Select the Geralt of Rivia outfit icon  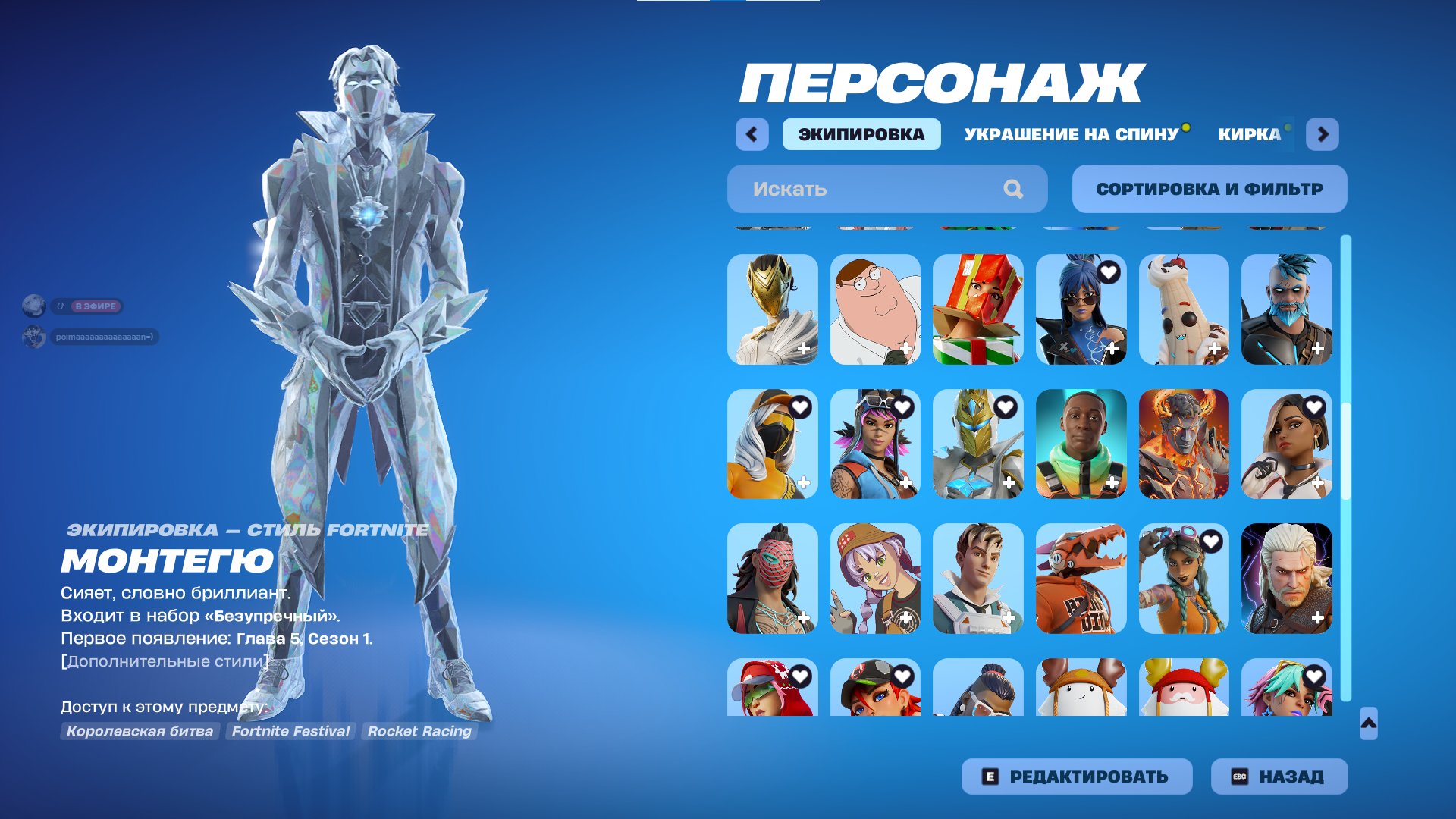(1287, 580)
